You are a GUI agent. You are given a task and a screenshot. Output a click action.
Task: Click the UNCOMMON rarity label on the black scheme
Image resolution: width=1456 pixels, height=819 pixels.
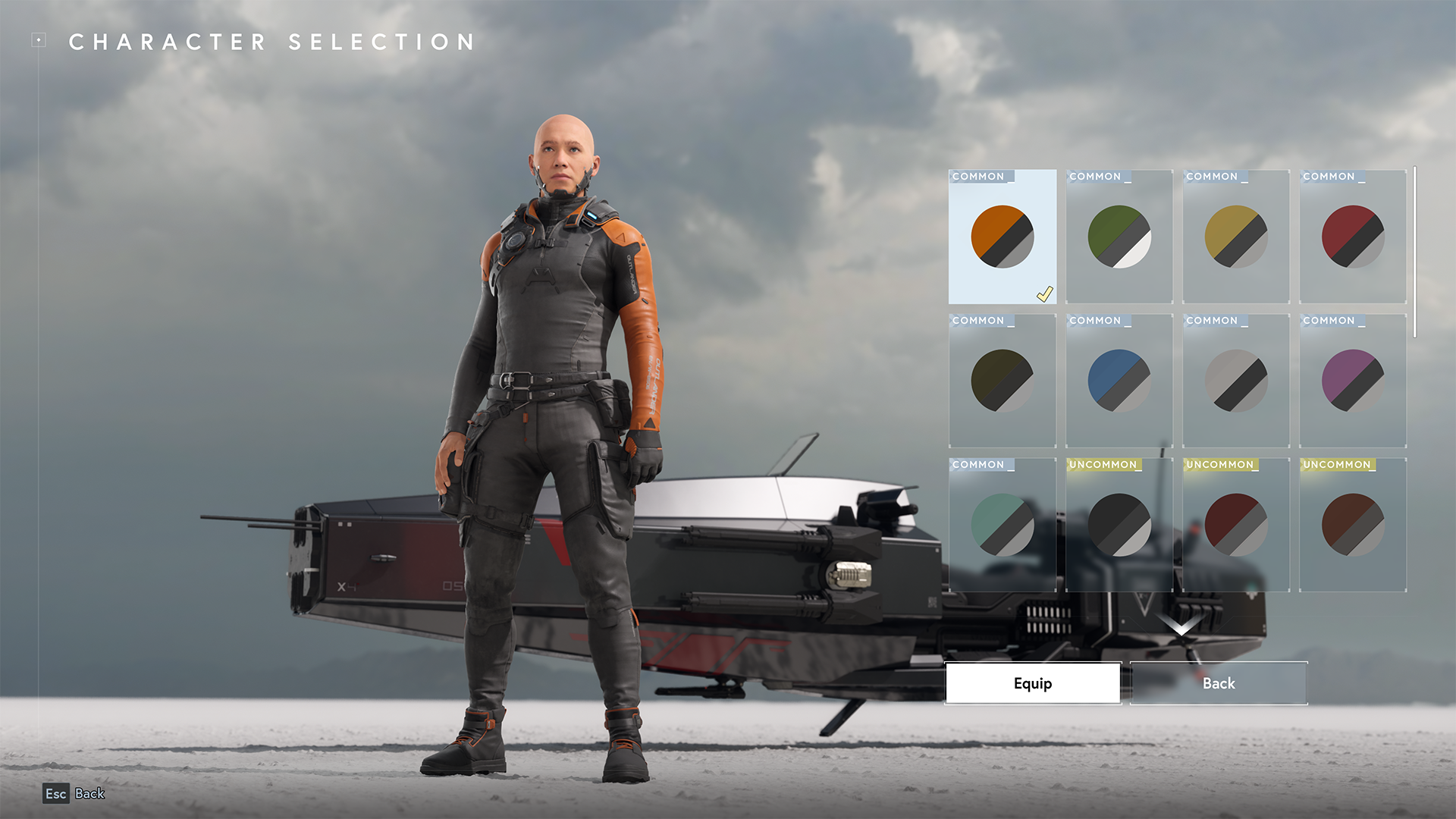point(1102,464)
